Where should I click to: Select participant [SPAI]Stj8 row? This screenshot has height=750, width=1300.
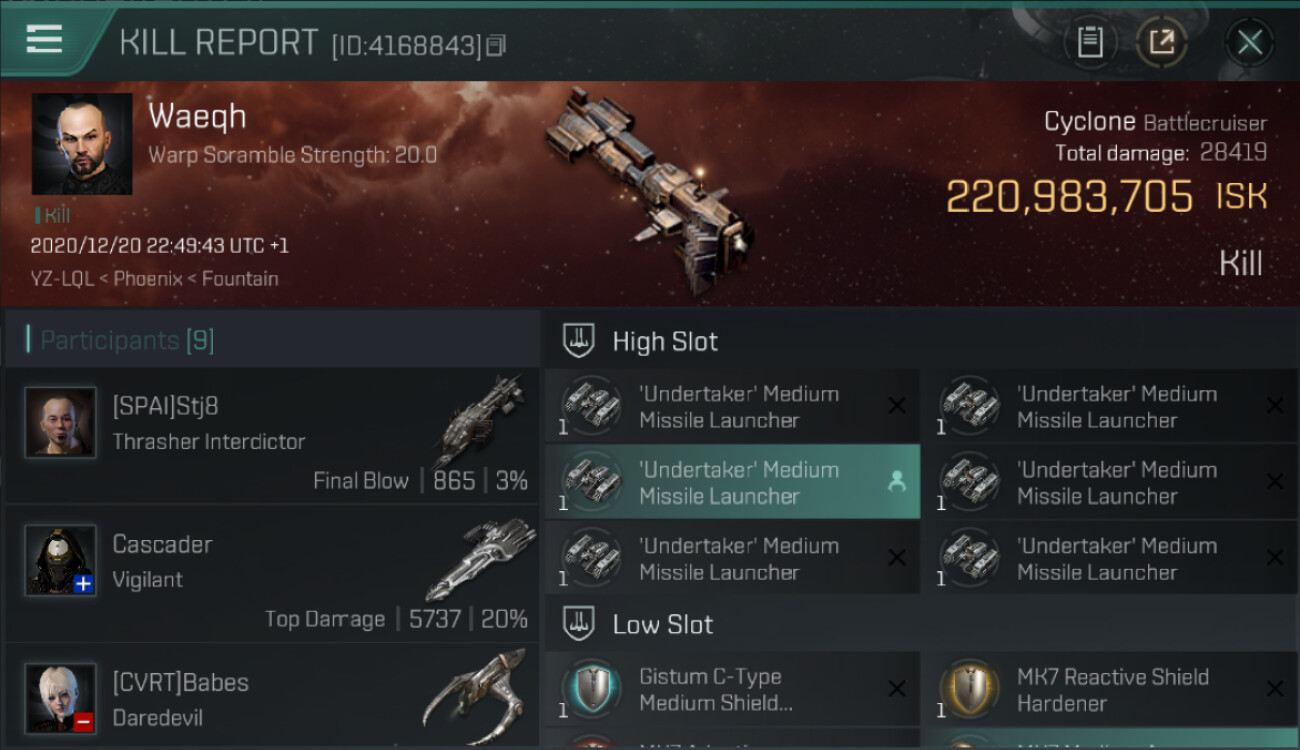click(272, 436)
